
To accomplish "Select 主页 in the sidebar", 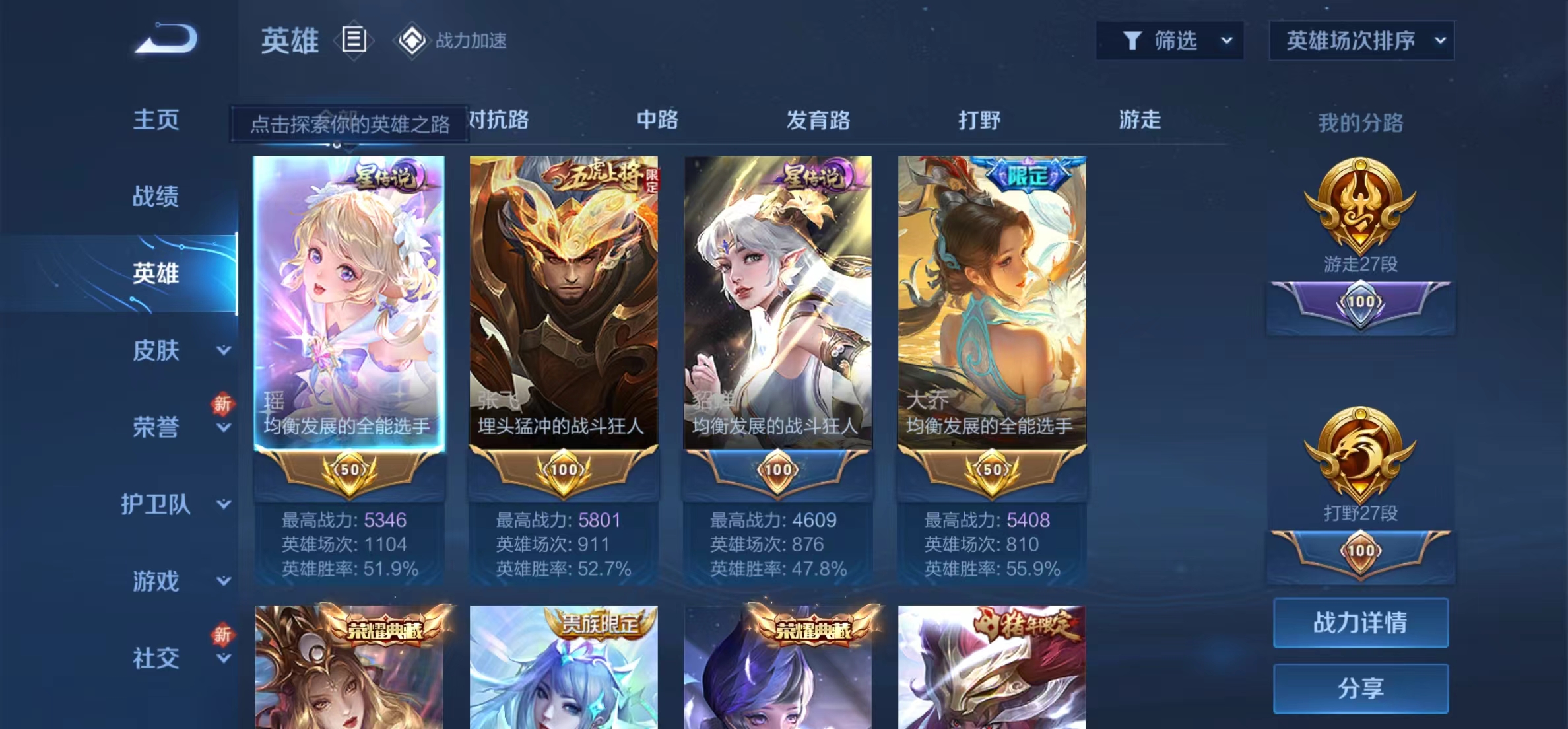I will [155, 121].
